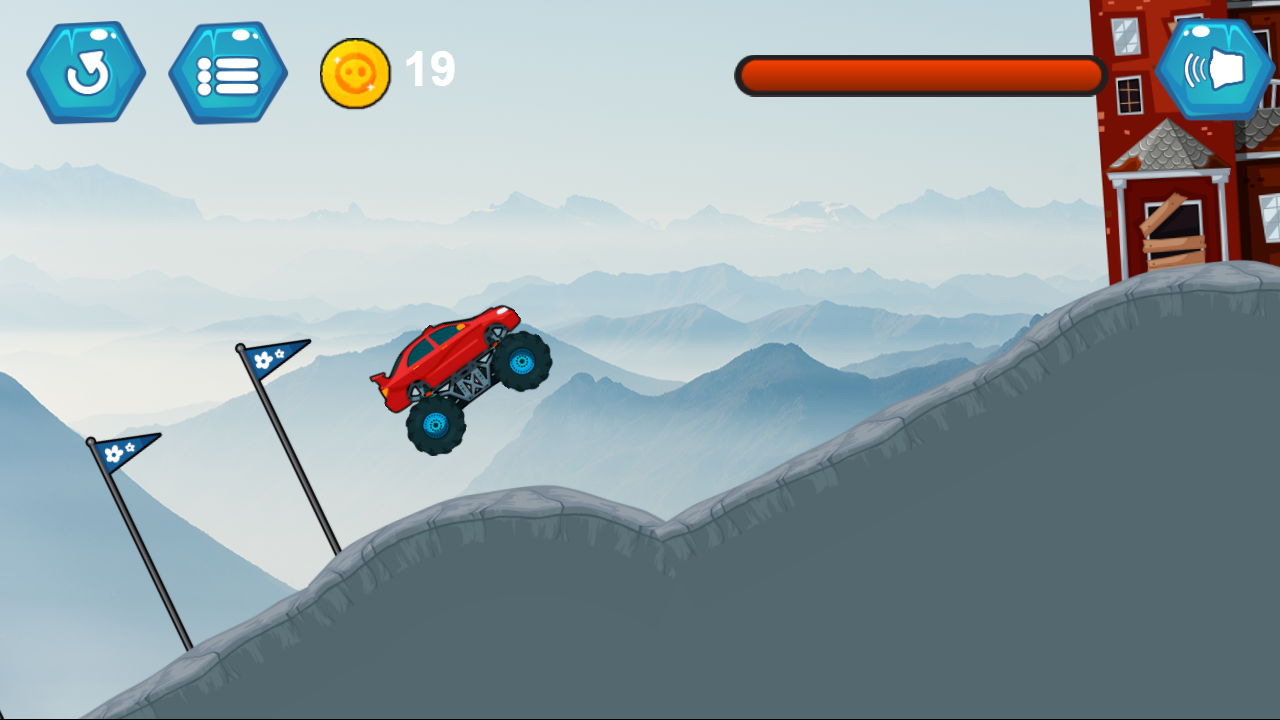This screenshot has height=720, width=1280.
Task: Select the menu button next to restart
Action: coord(227,71)
